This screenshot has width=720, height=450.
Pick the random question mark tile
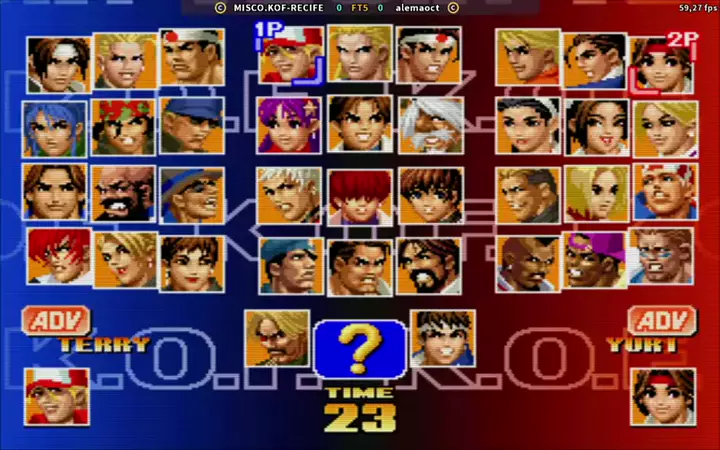pos(360,346)
